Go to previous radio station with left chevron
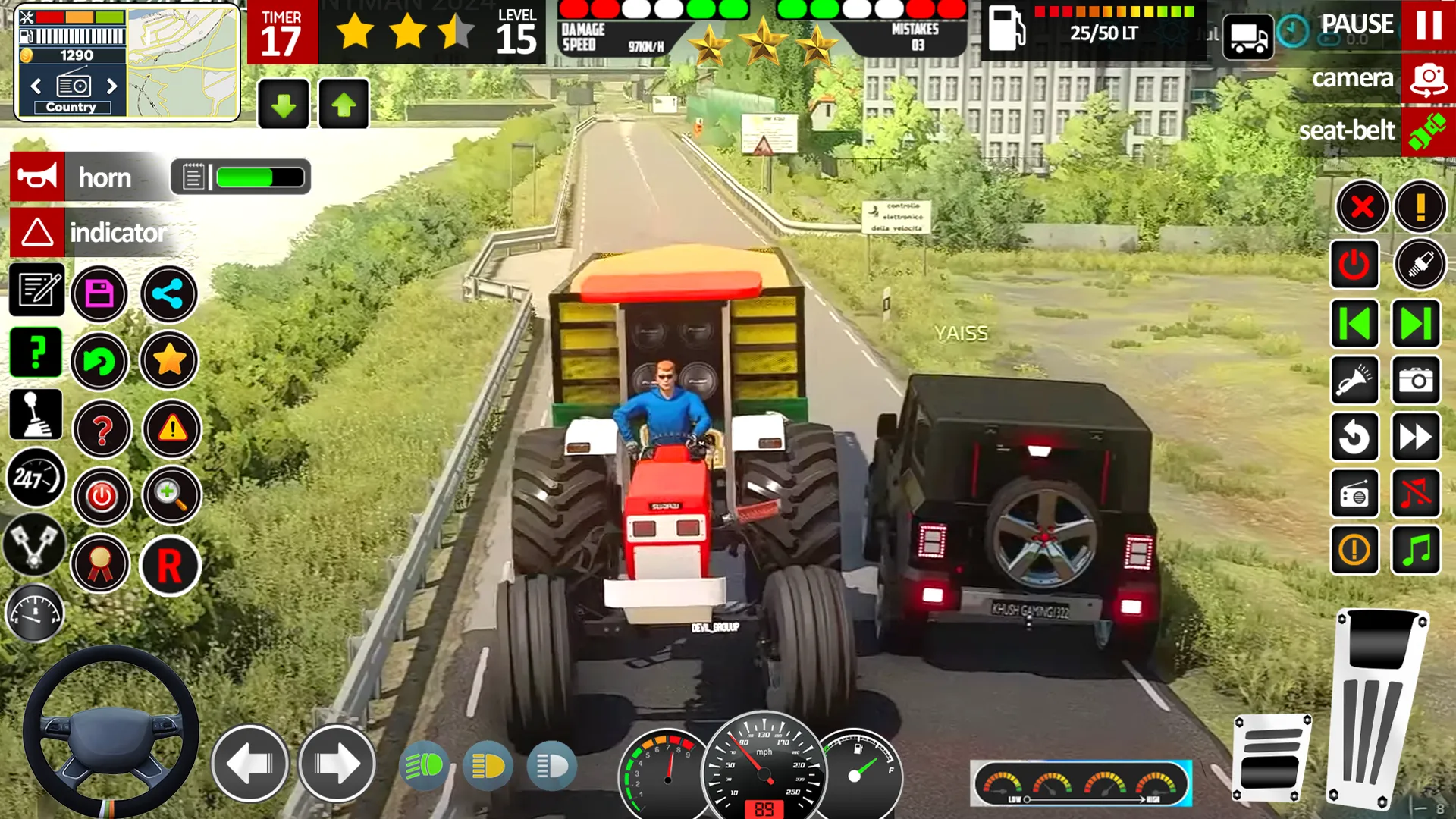 [x=1355, y=322]
